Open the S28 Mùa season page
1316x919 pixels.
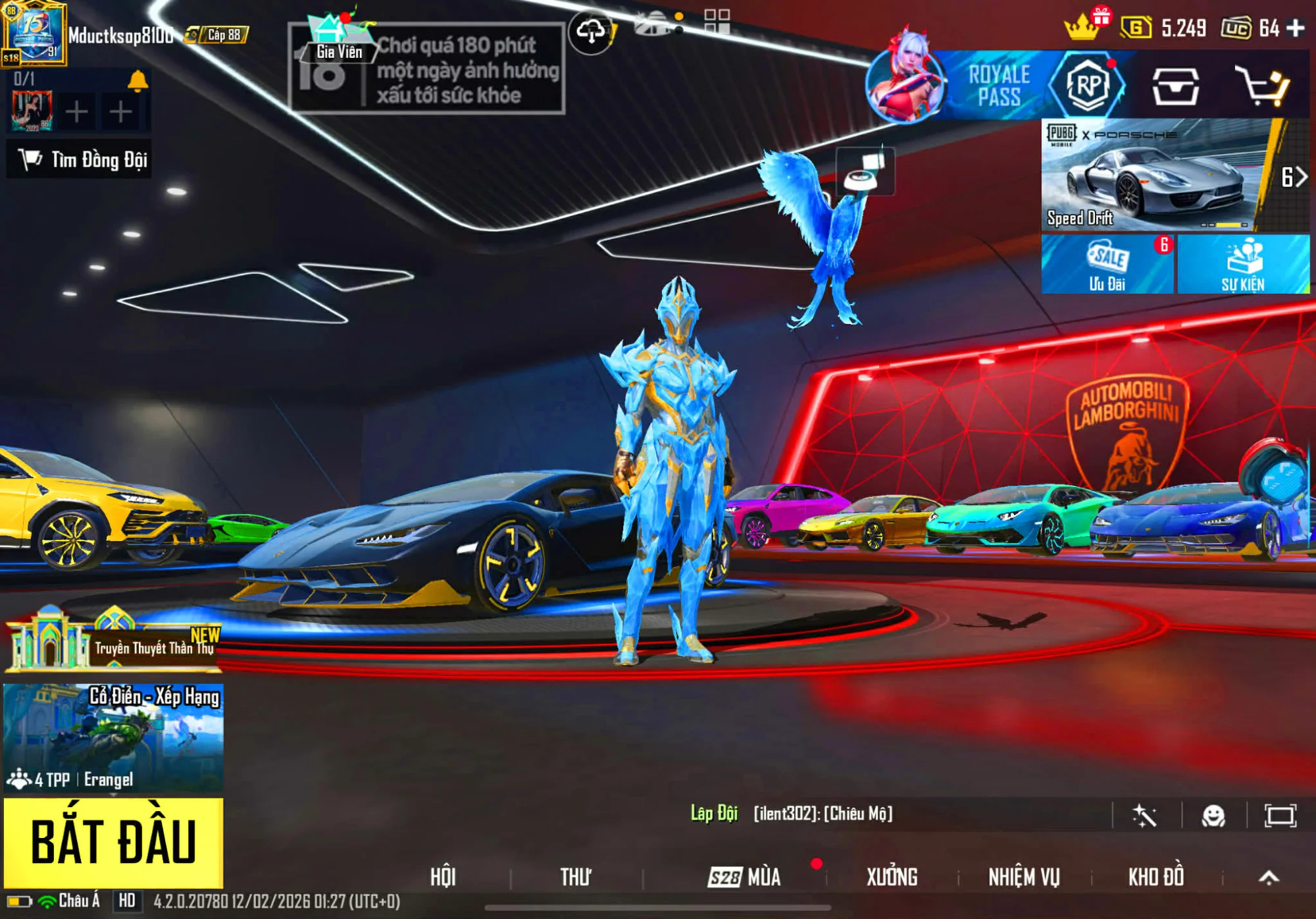(x=744, y=877)
